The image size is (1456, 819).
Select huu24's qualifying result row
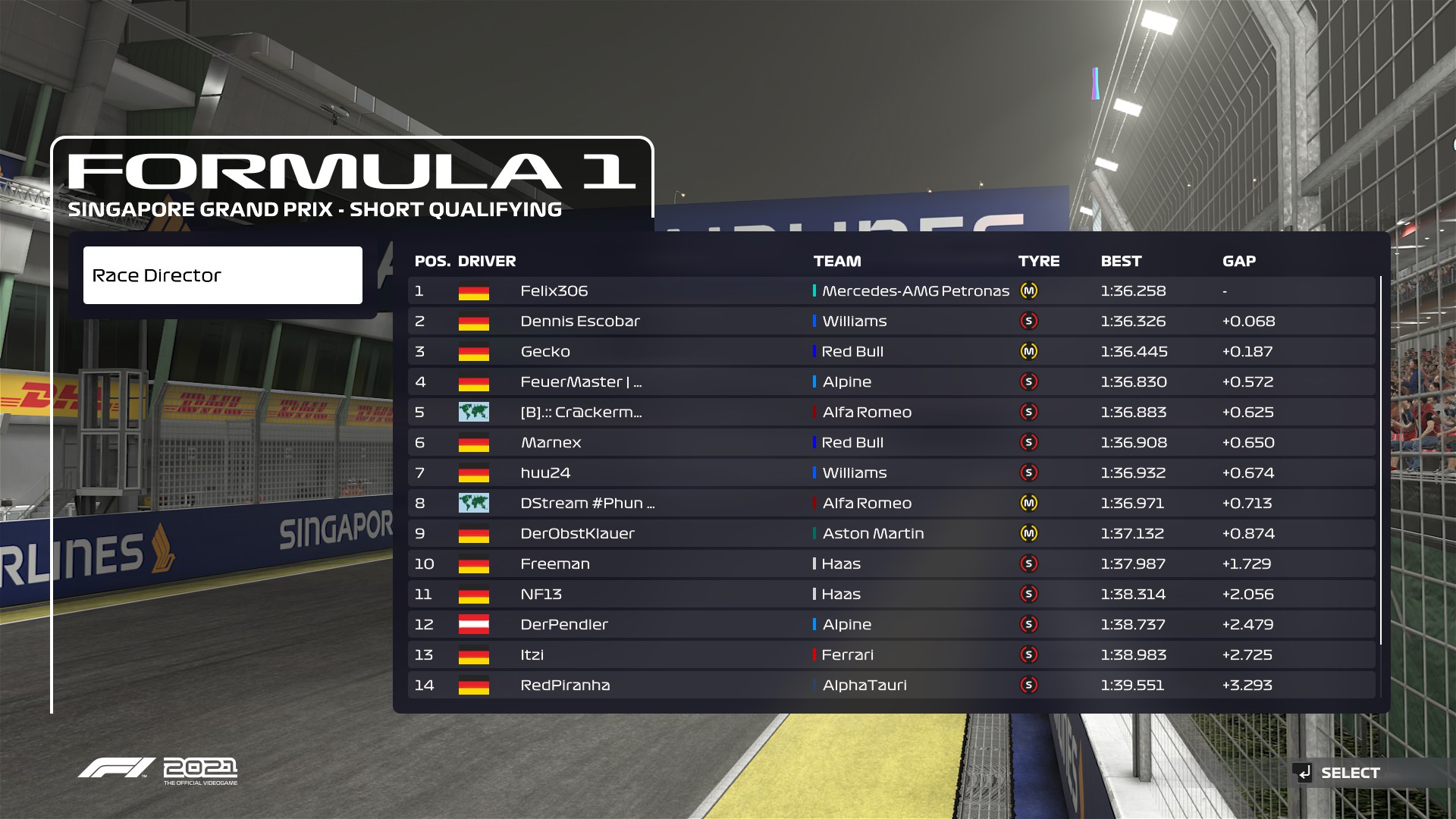click(x=891, y=473)
